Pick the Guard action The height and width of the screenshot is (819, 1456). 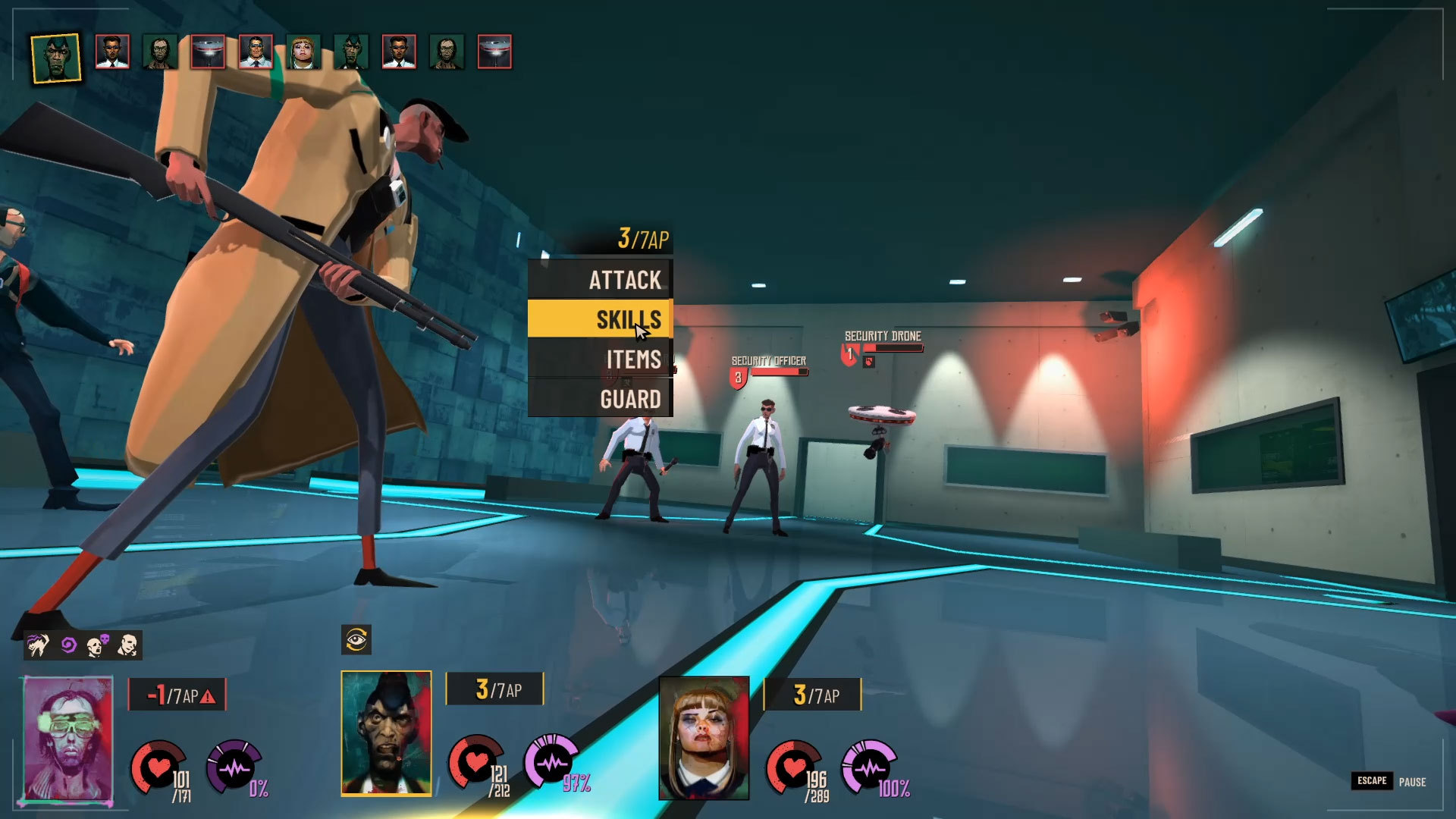pos(600,399)
